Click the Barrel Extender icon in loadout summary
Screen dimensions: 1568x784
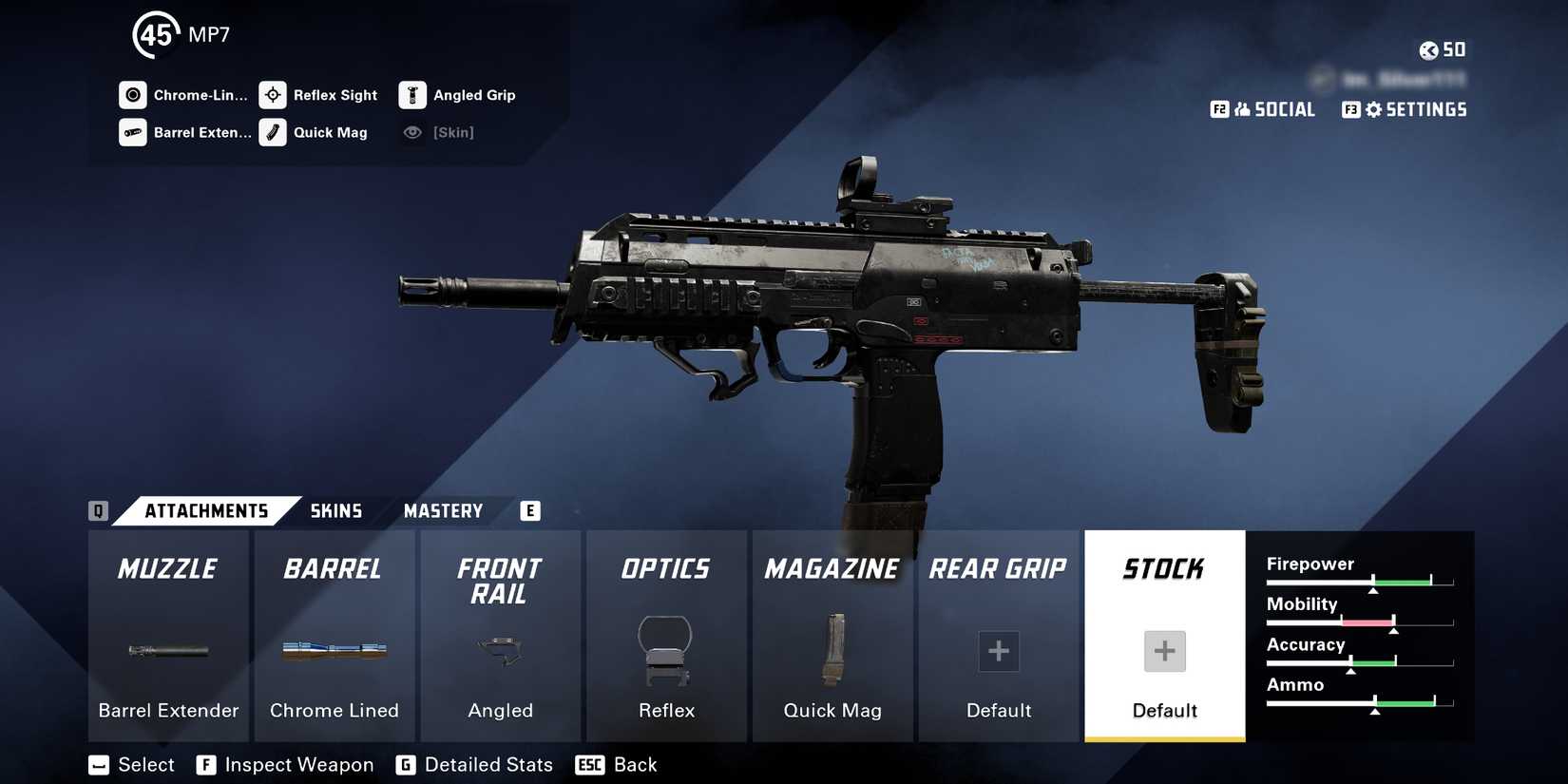click(132, 132)
